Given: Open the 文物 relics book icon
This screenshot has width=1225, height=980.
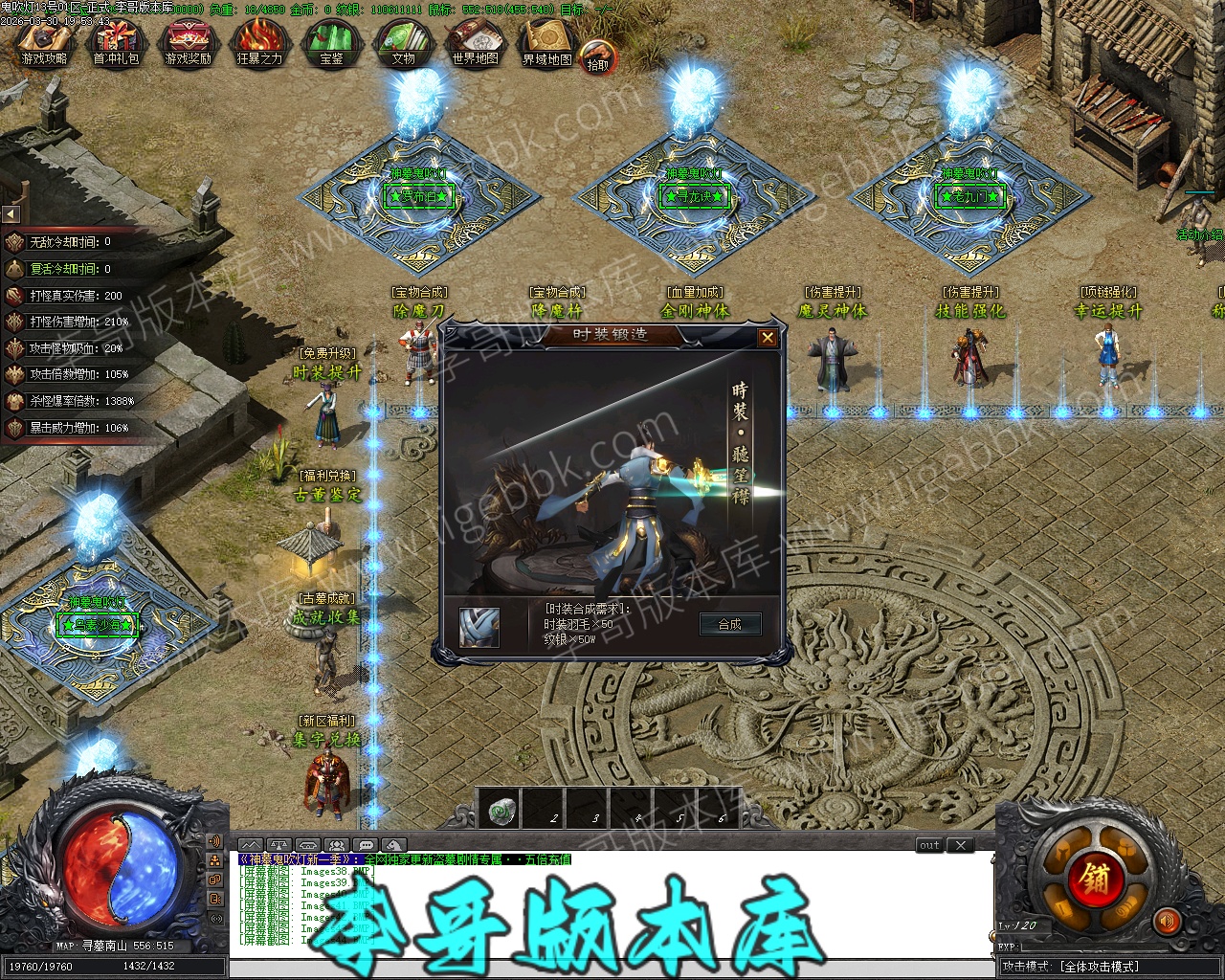Looking at the screenshot, I should pos(403,42).
